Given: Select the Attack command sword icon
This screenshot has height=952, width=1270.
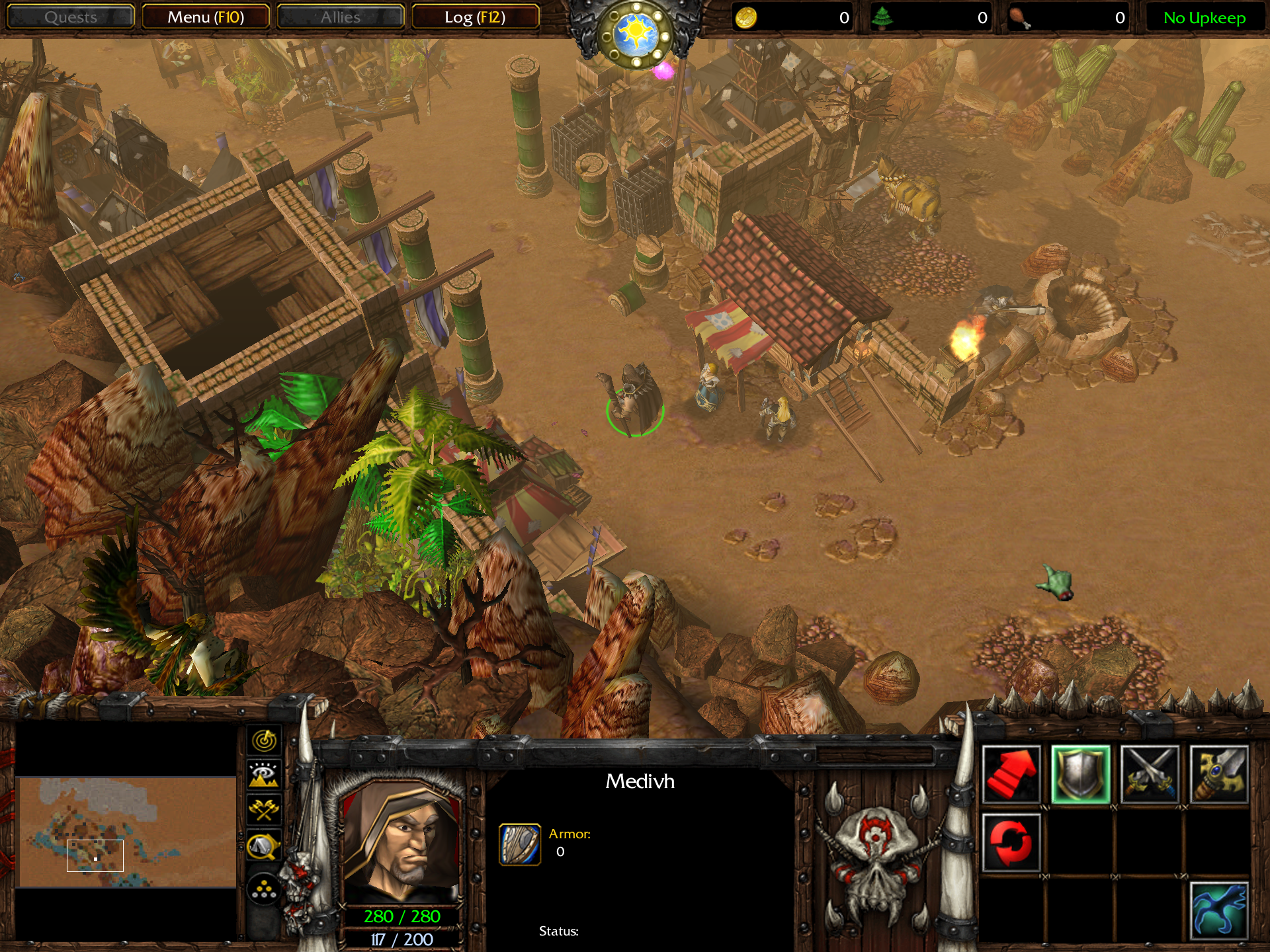Looking at the screenshot, I should coord(1219,775).
